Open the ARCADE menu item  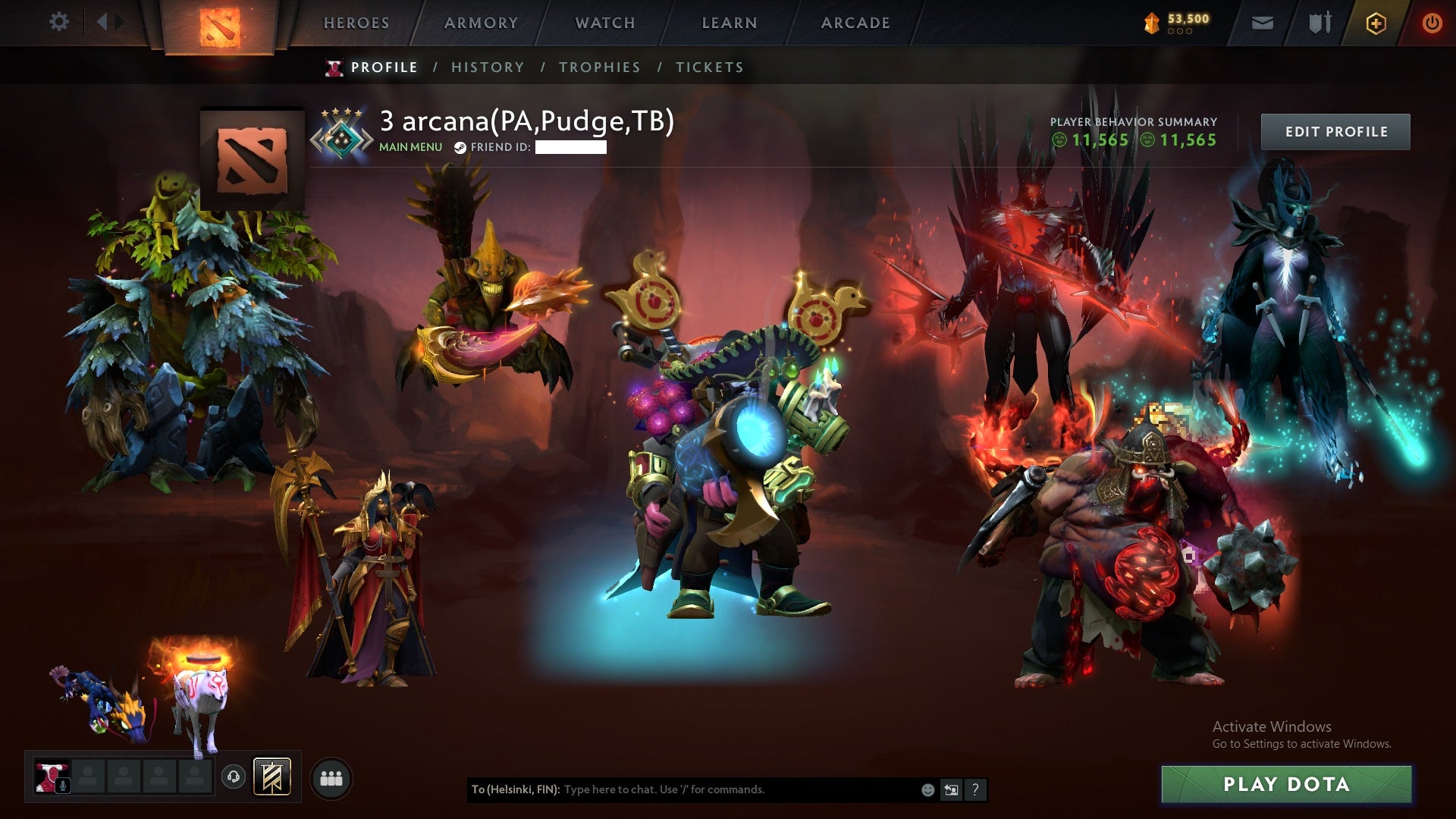click(x=854, y=23)
